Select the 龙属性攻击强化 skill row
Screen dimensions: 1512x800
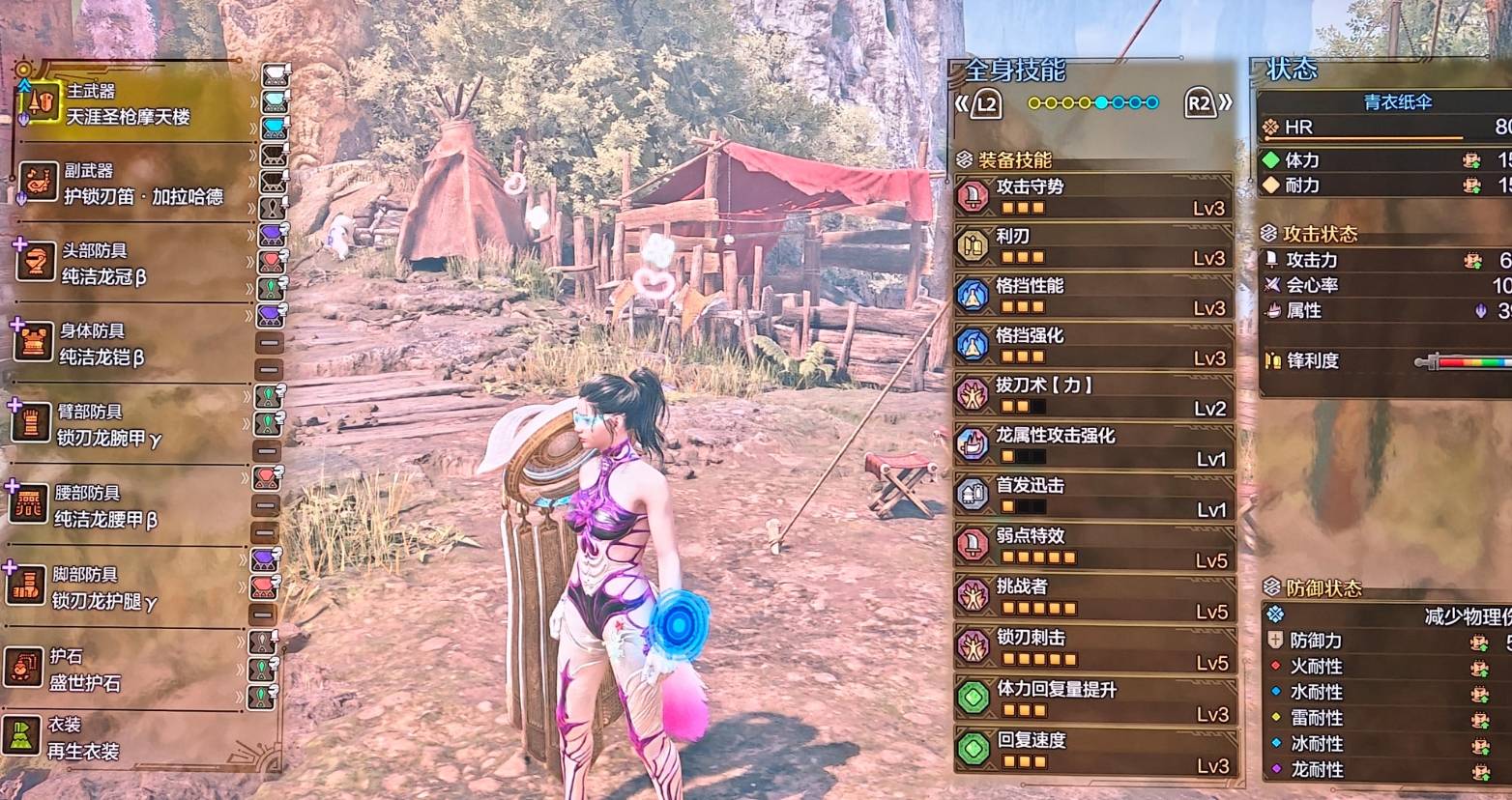coord(1093,446)
